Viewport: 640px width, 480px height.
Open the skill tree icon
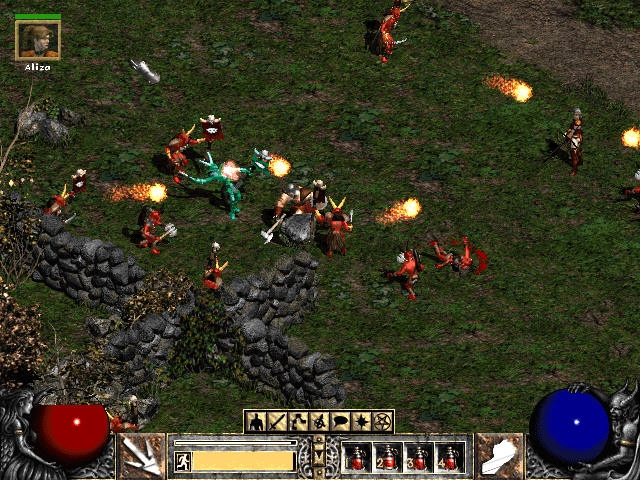tap(298, 421)
